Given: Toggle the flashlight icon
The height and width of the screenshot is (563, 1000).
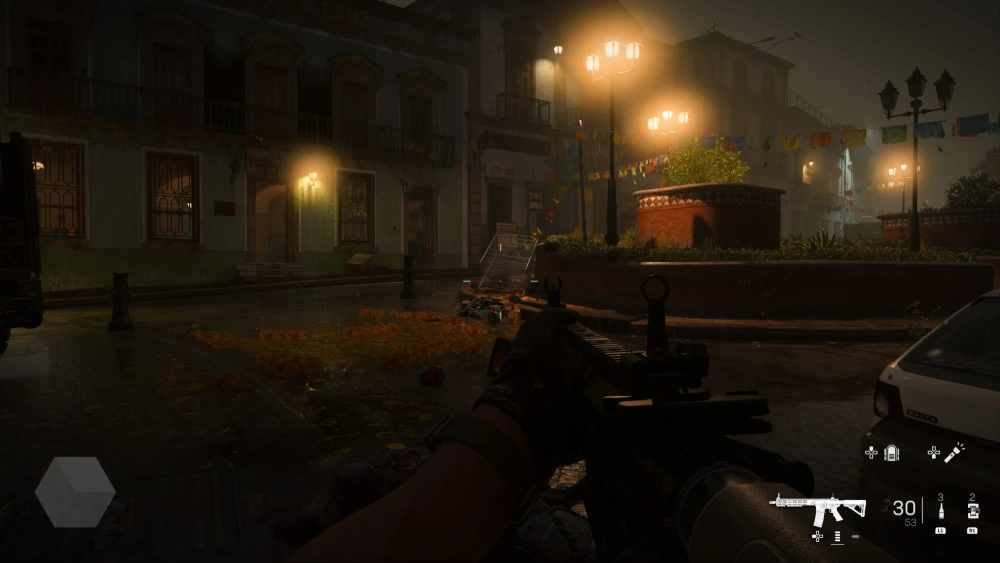Looking at the screenshot, I should coord(954,452).
